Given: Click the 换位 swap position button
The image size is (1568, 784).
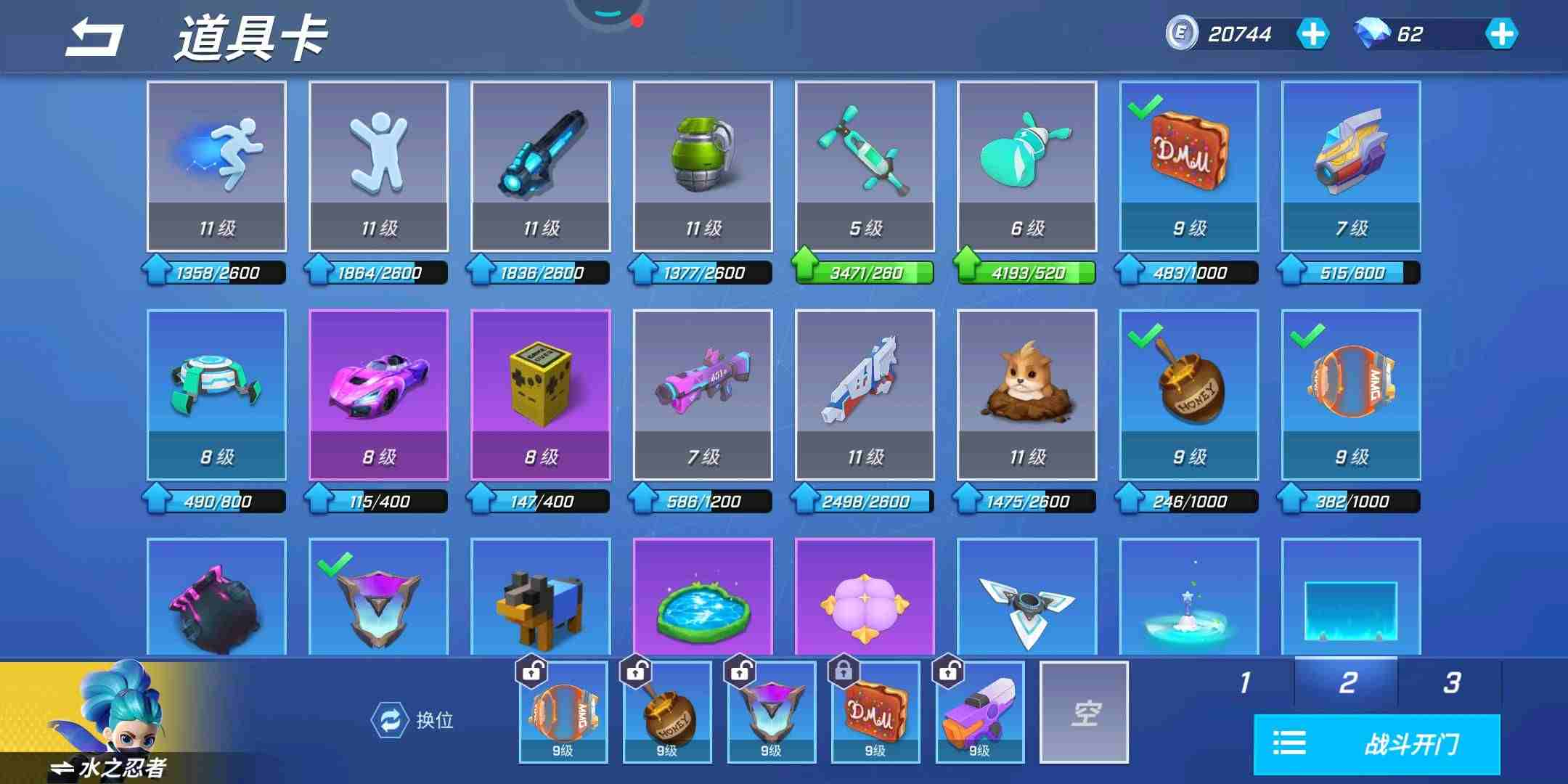Looking at the screenshot, I should click(413, 720).
